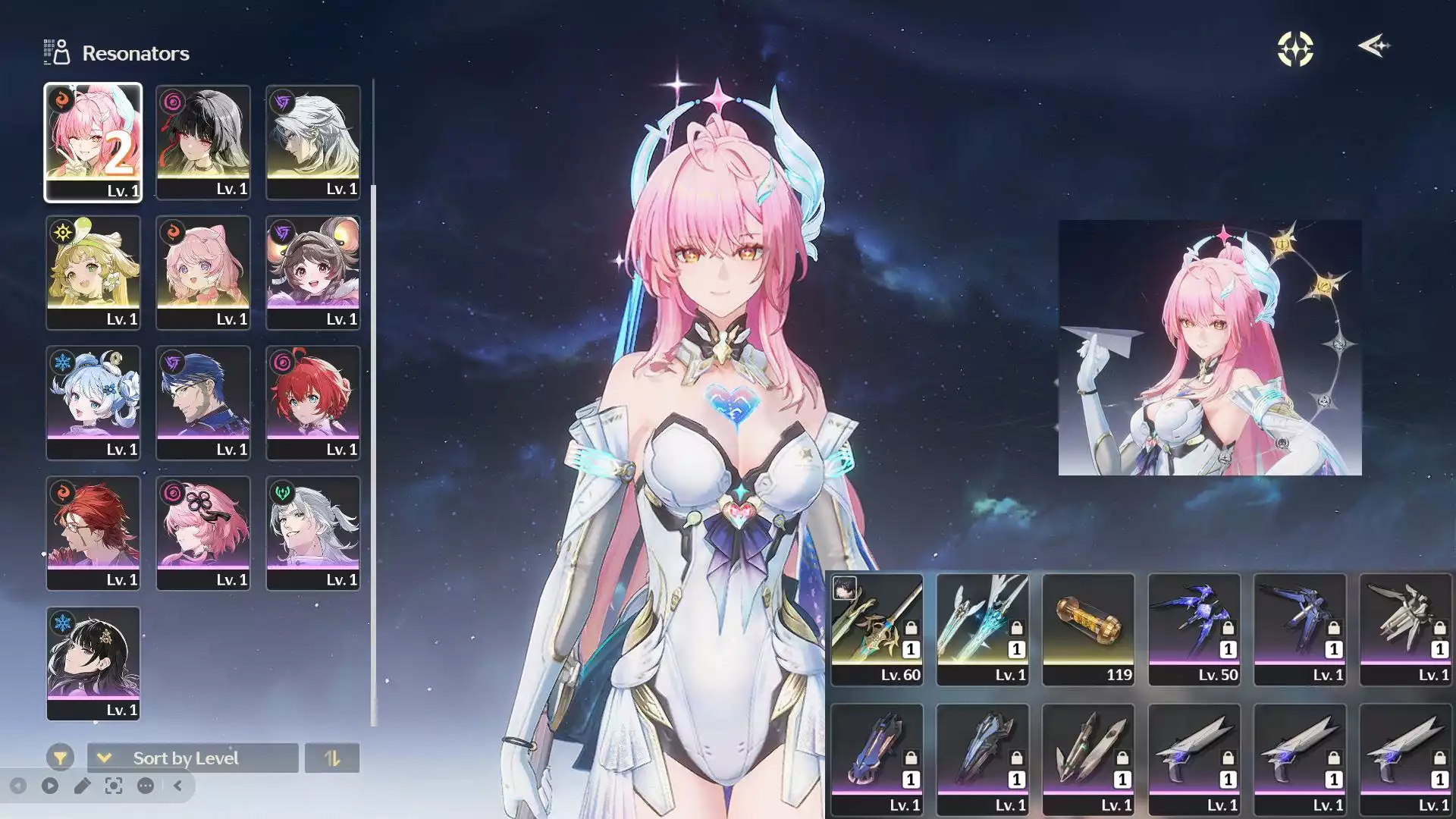The height and width of the screenshot is (819, 1456).
Task: Select the star compass icon at top right
Action: pos(1294,47)
